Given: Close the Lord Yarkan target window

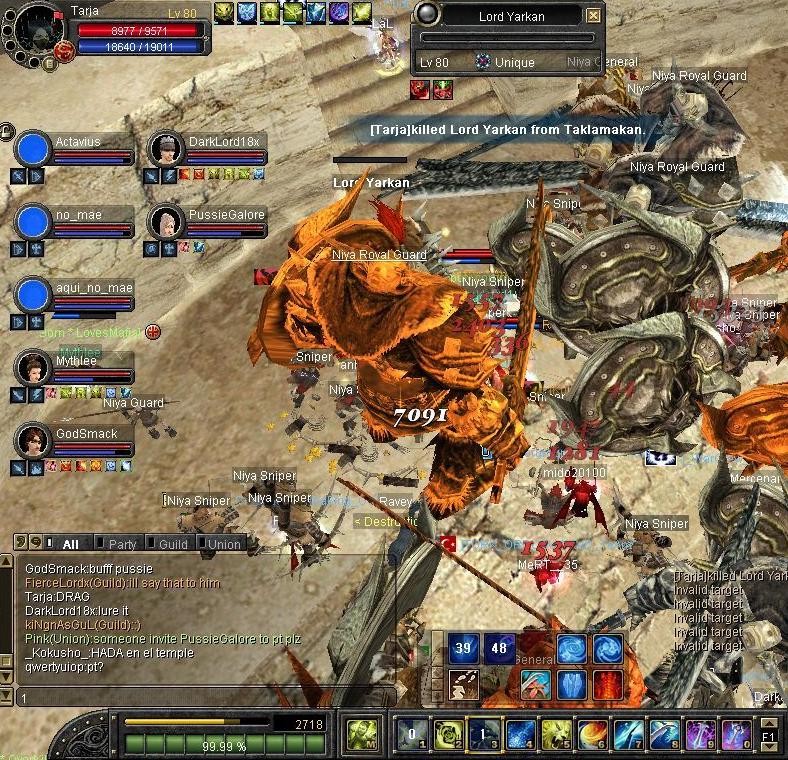Looking at the screenshot, I should pyautogui.click(x=594, y=15).
